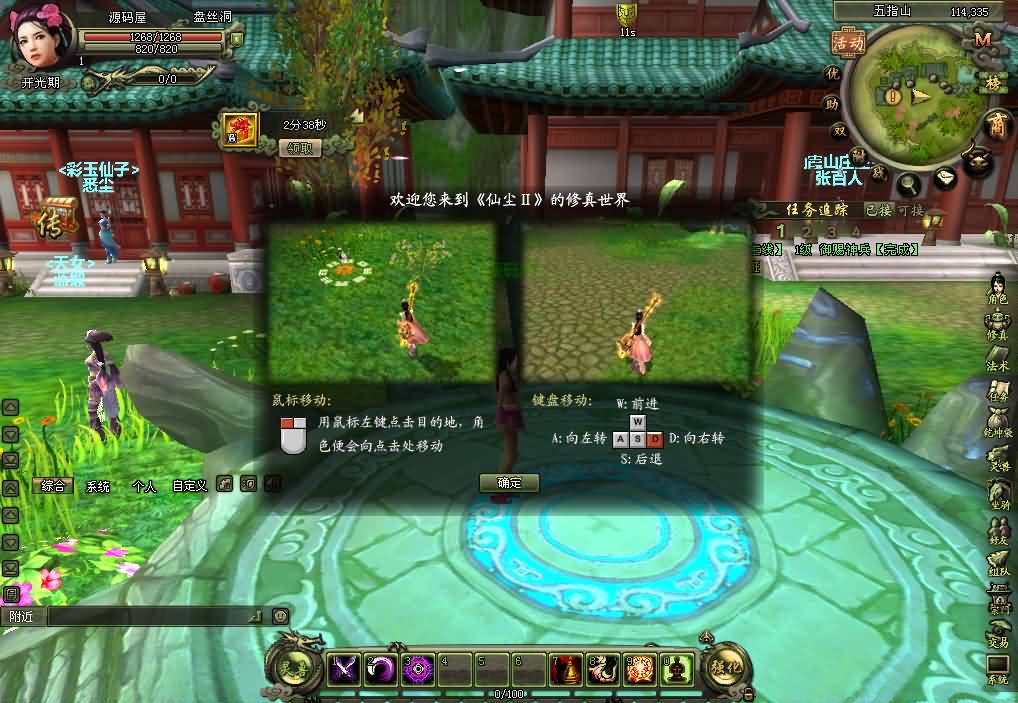Open the 活动 events button

[x=847, y=44]
